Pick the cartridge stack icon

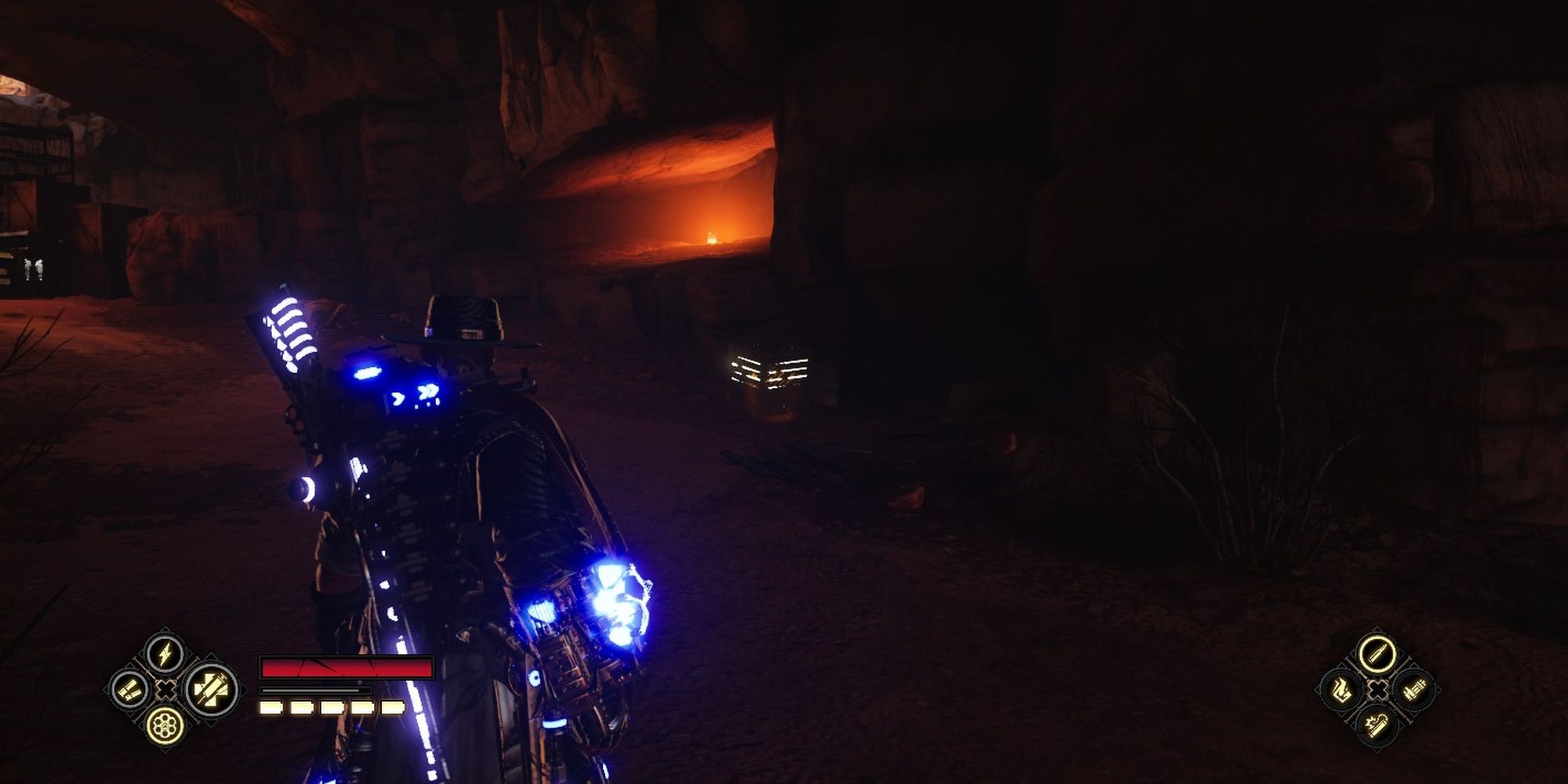tap(1414, 691)
